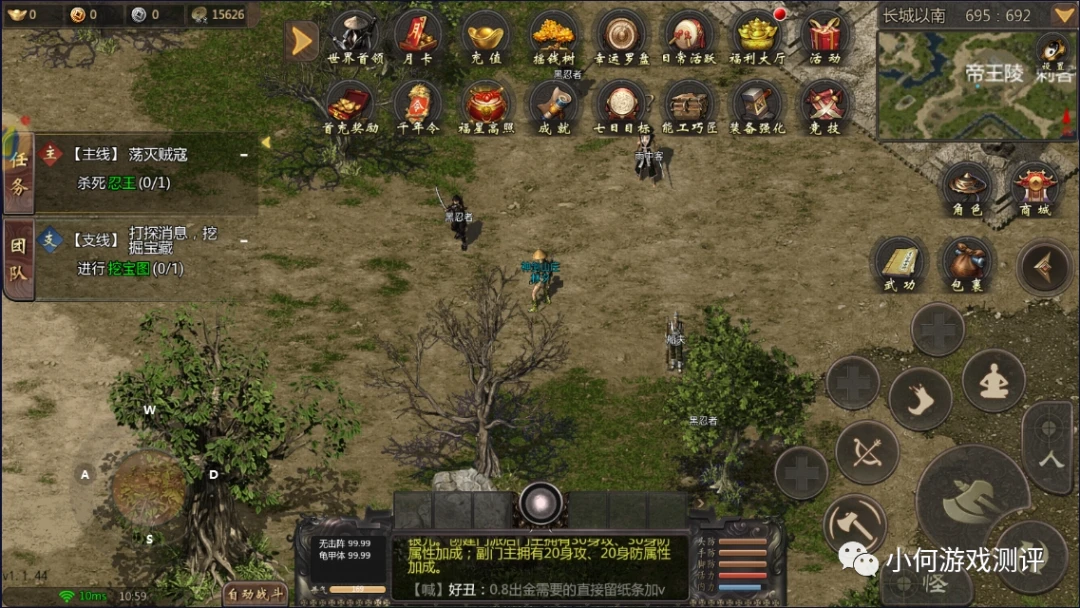Viewport: 1080px width, 608px height.
Task: Collapse the top icon bar with the arrow button
Action: (x=301, y=40)
